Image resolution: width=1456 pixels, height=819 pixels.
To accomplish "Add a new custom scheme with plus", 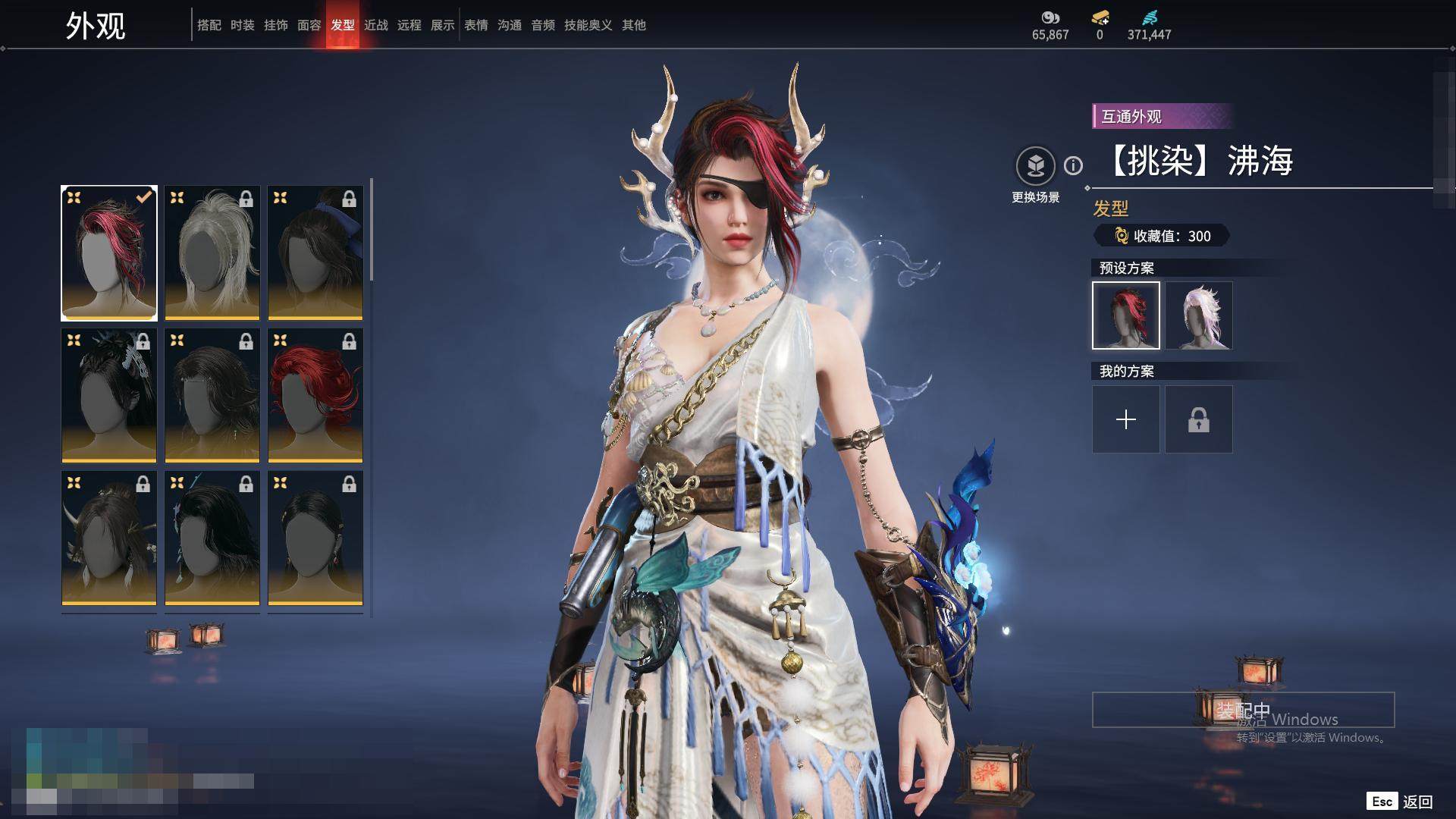I will point(1125,419).
